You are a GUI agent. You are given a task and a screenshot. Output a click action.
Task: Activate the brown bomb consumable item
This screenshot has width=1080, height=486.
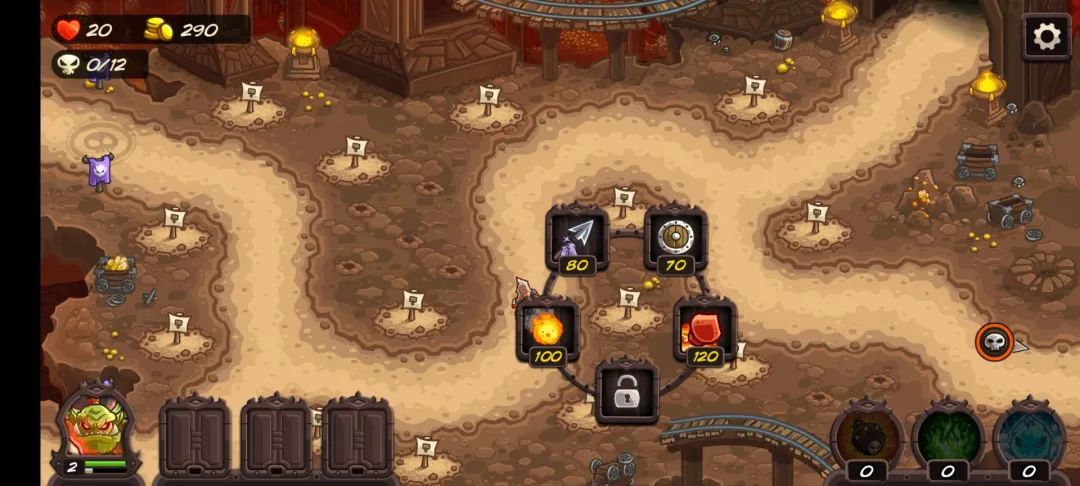coord(866,436)
